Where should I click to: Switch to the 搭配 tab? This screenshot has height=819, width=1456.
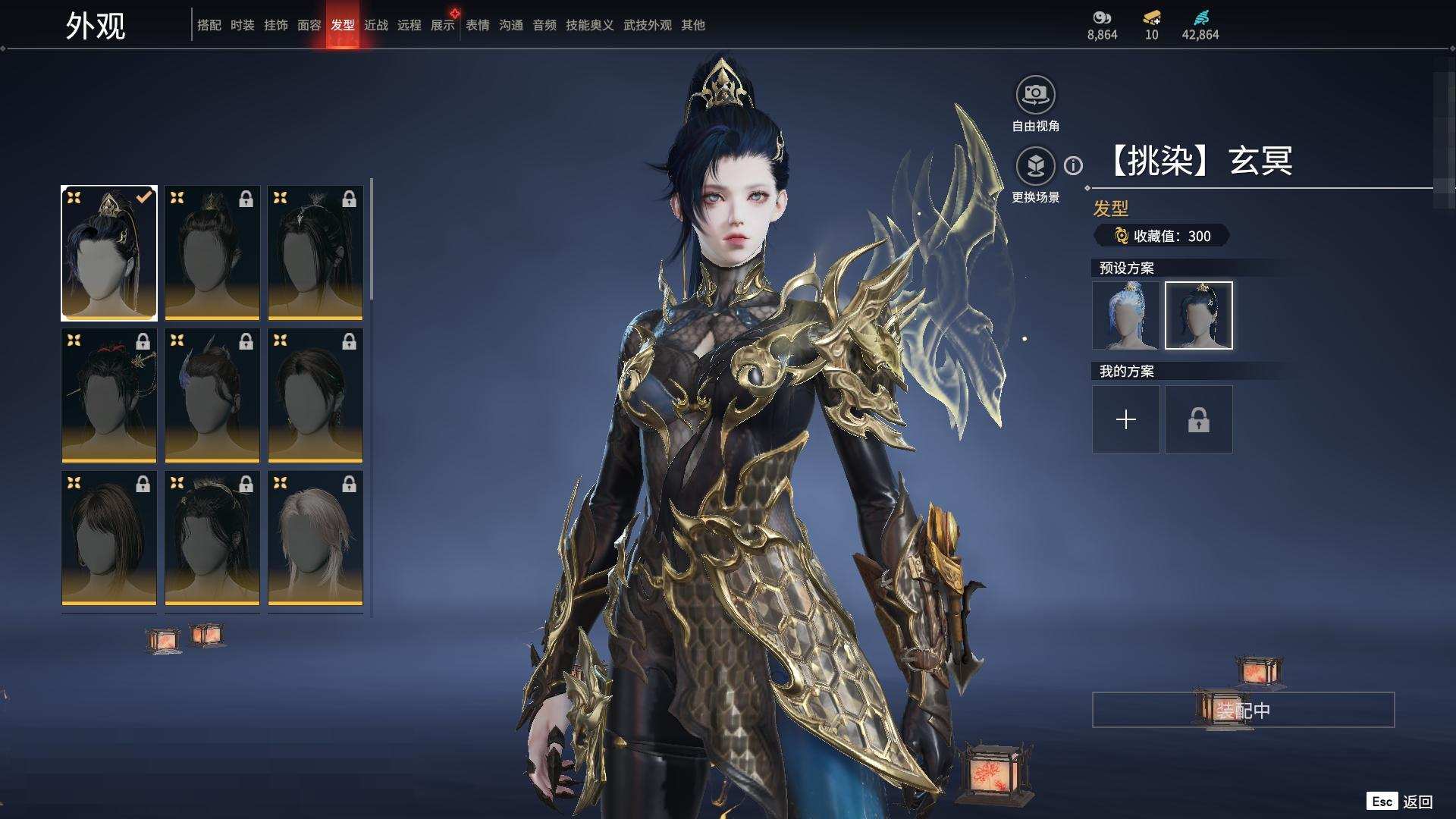pos(209,25)
